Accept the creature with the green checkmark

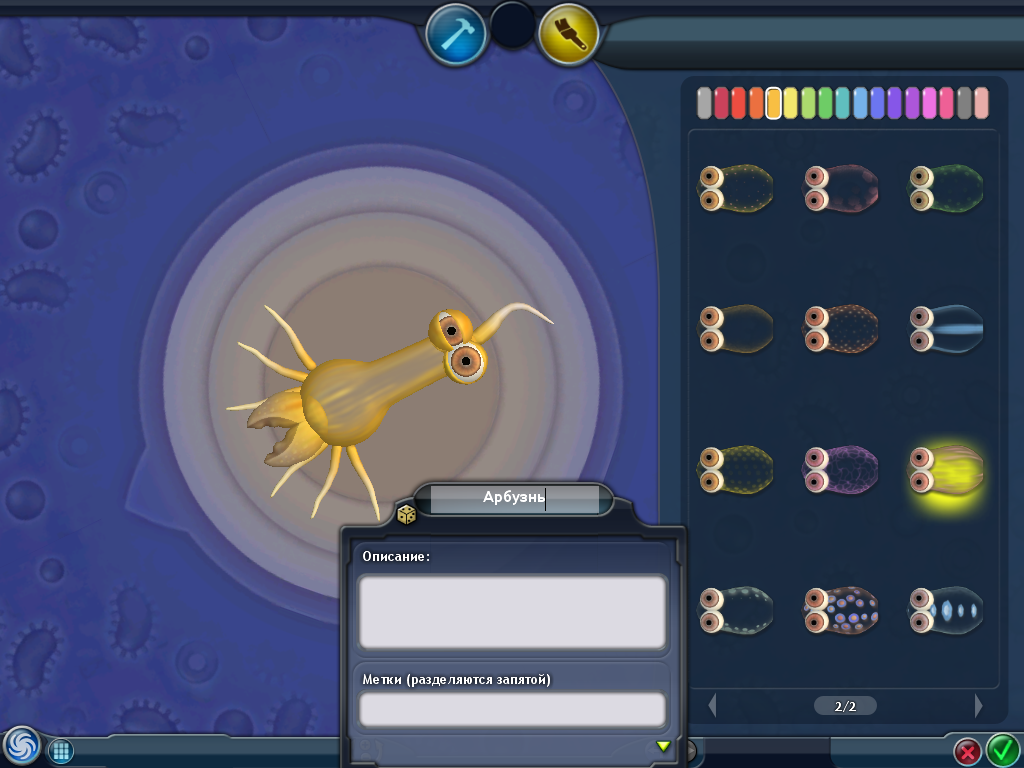[1002, 749]
